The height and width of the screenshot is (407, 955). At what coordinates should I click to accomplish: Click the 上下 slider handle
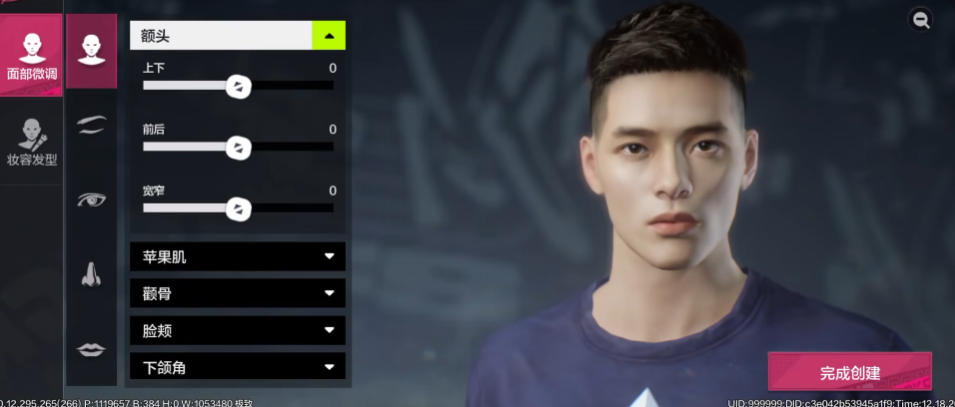point(238,87)
